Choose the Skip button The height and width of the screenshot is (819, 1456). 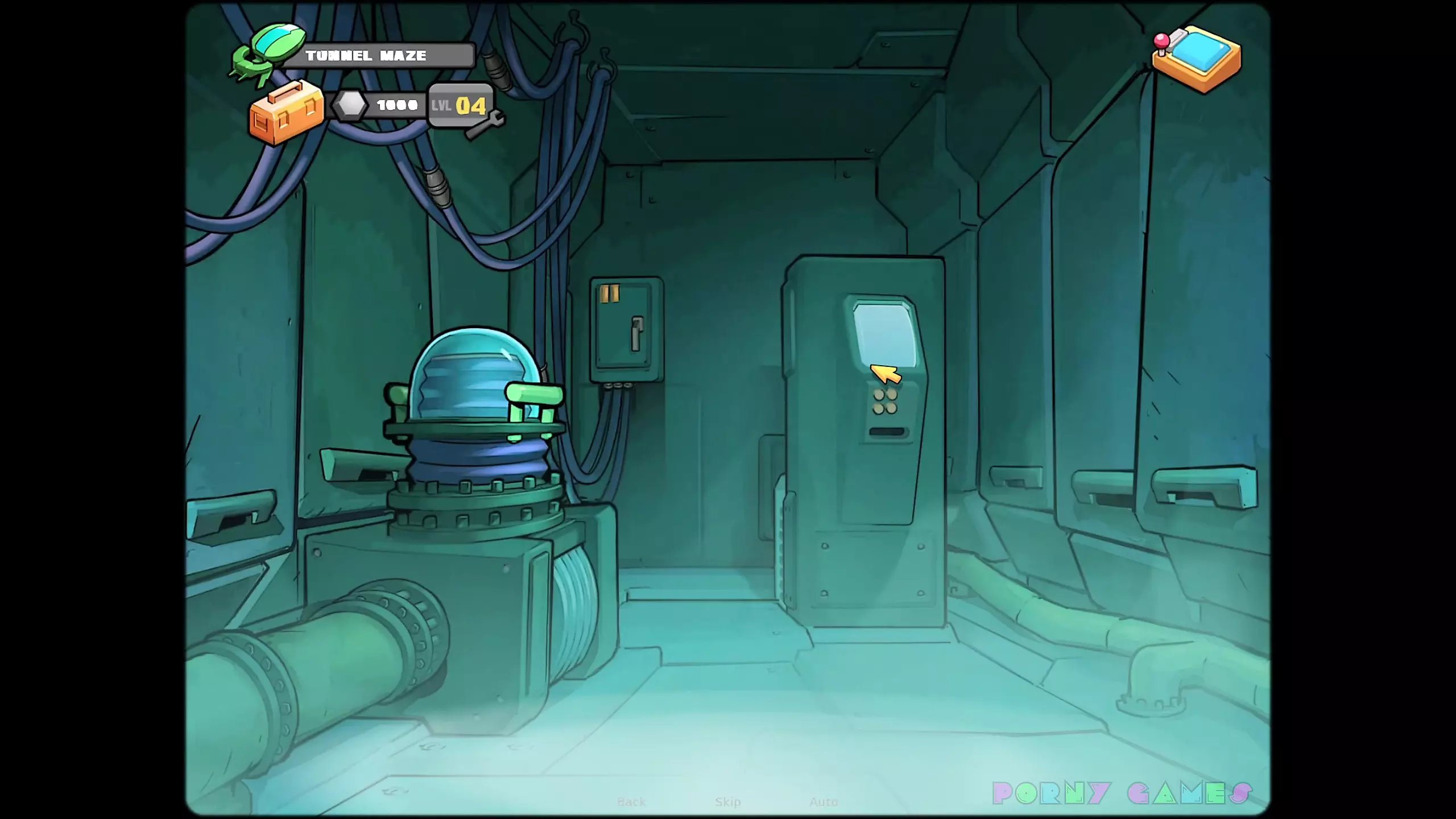point(727,802)
